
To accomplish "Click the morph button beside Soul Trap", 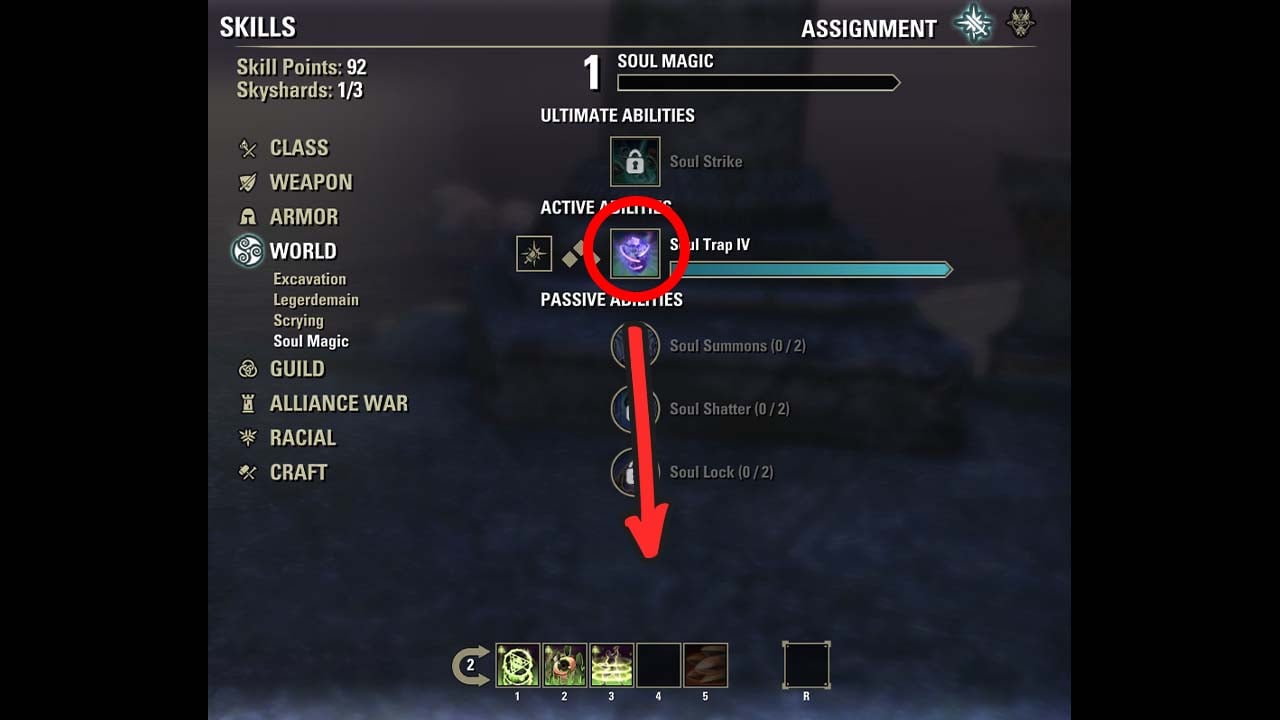I will coord(534,254).
